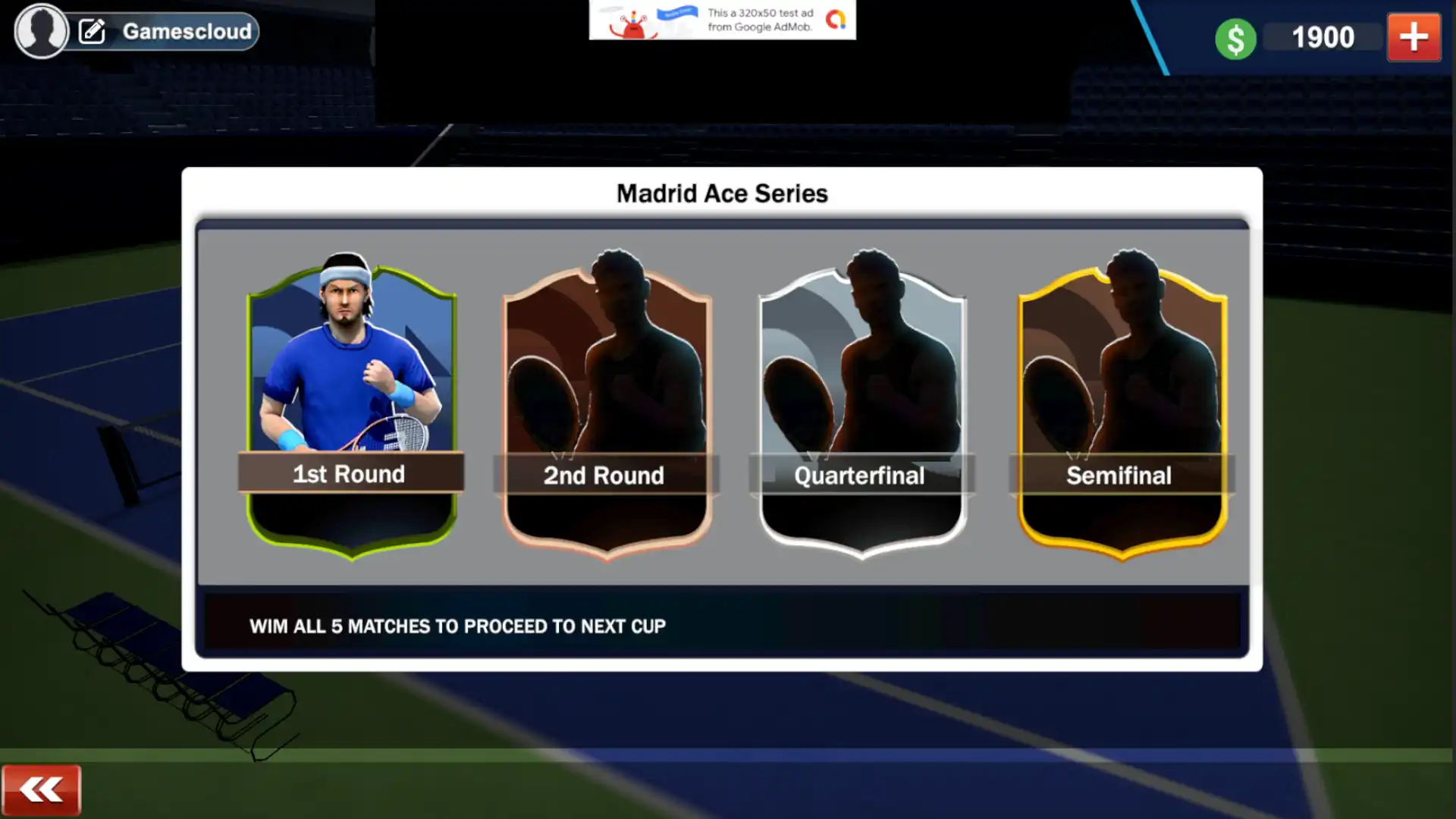1456x819 pixels.
Task: Click the Google AdMob test ad banner
Action: (x=722, y=20)
